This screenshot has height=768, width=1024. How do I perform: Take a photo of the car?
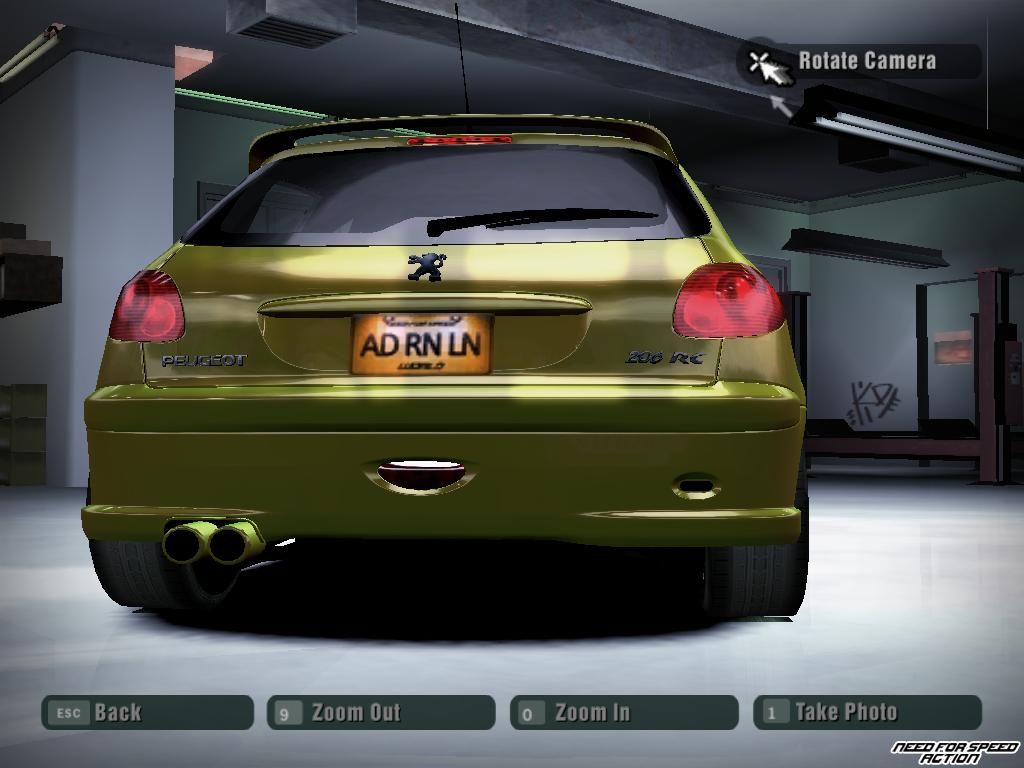click(867, 713)
